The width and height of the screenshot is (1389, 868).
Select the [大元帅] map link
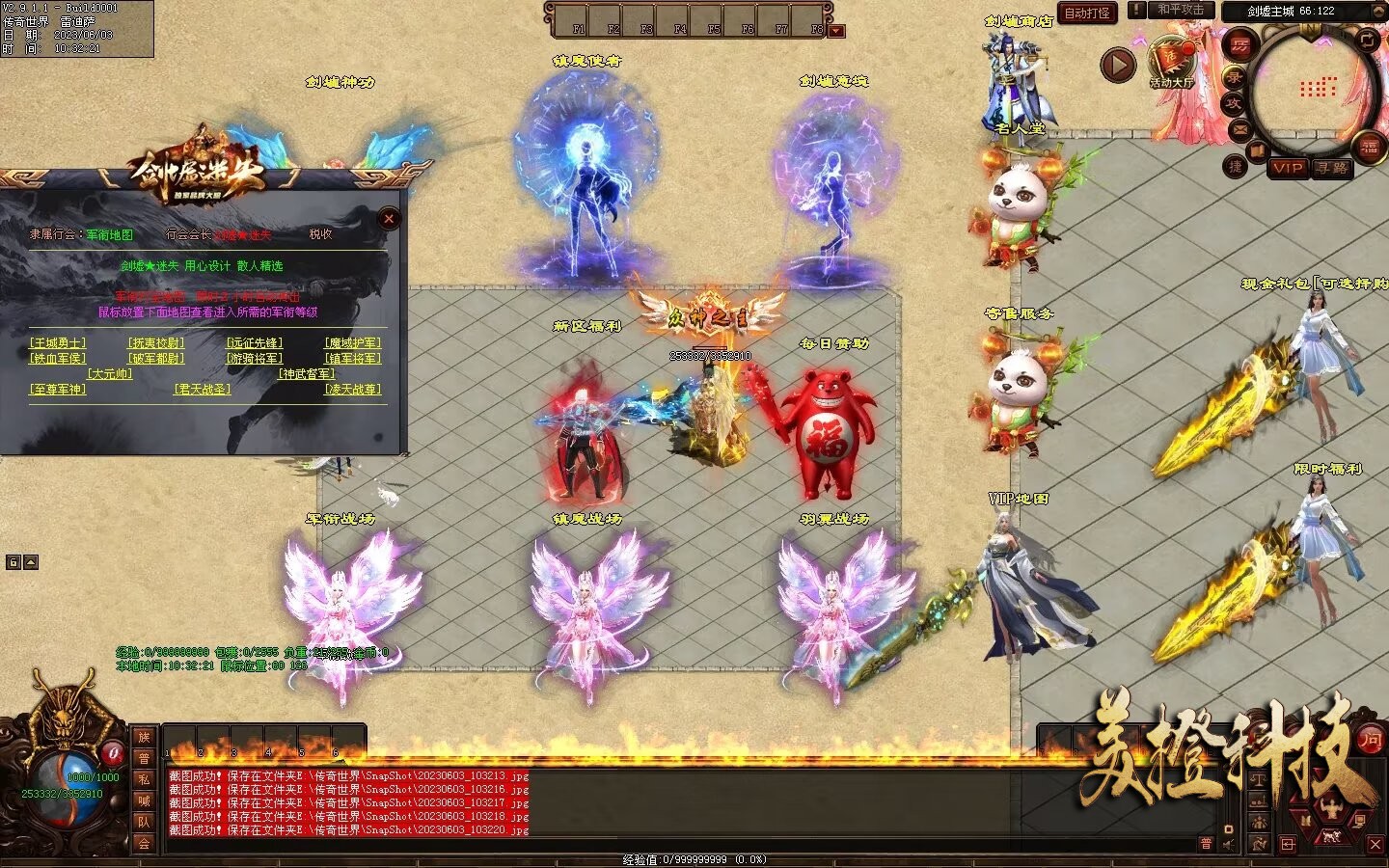(x=110, y=374)
